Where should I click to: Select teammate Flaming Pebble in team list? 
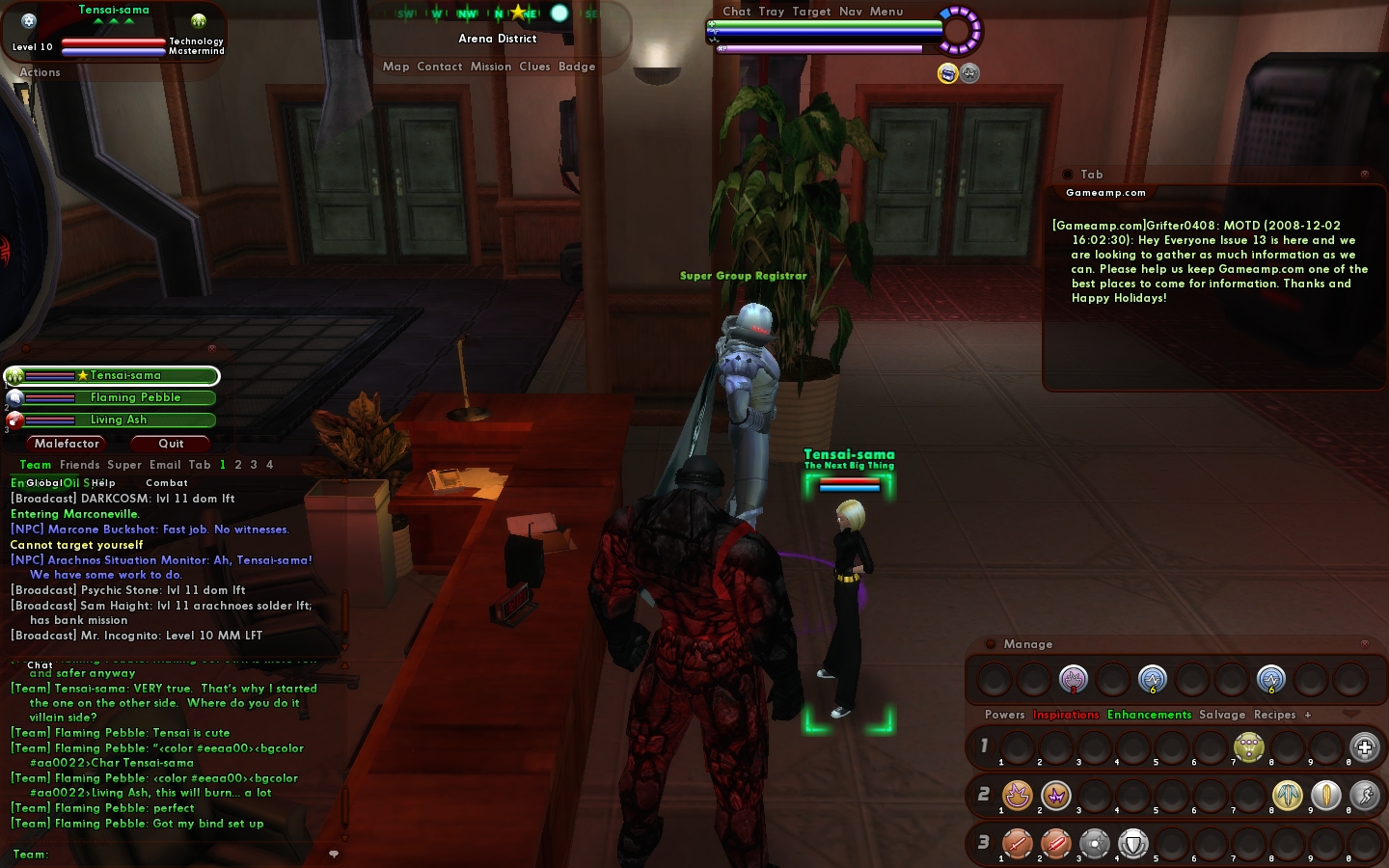pyautogui.click(x=135, y=397)
